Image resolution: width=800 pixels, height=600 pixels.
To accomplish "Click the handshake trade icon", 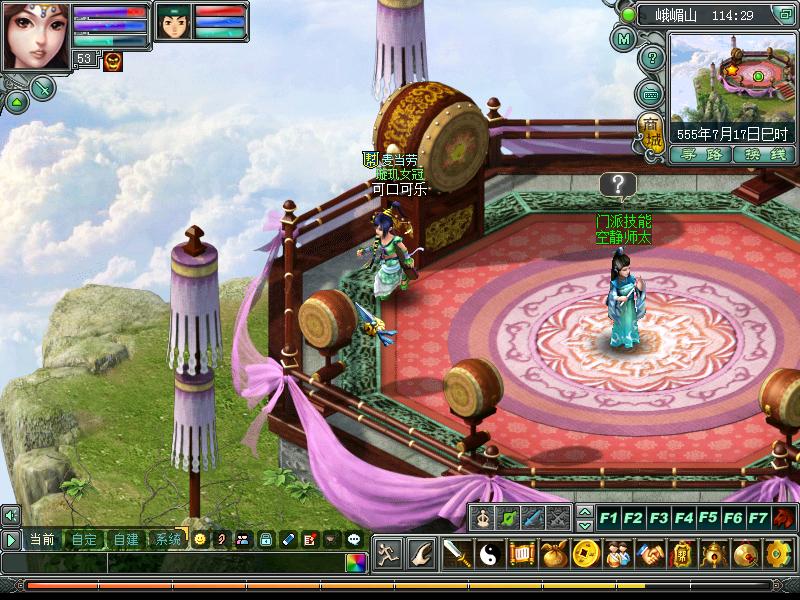I will (x=649, y=553).
